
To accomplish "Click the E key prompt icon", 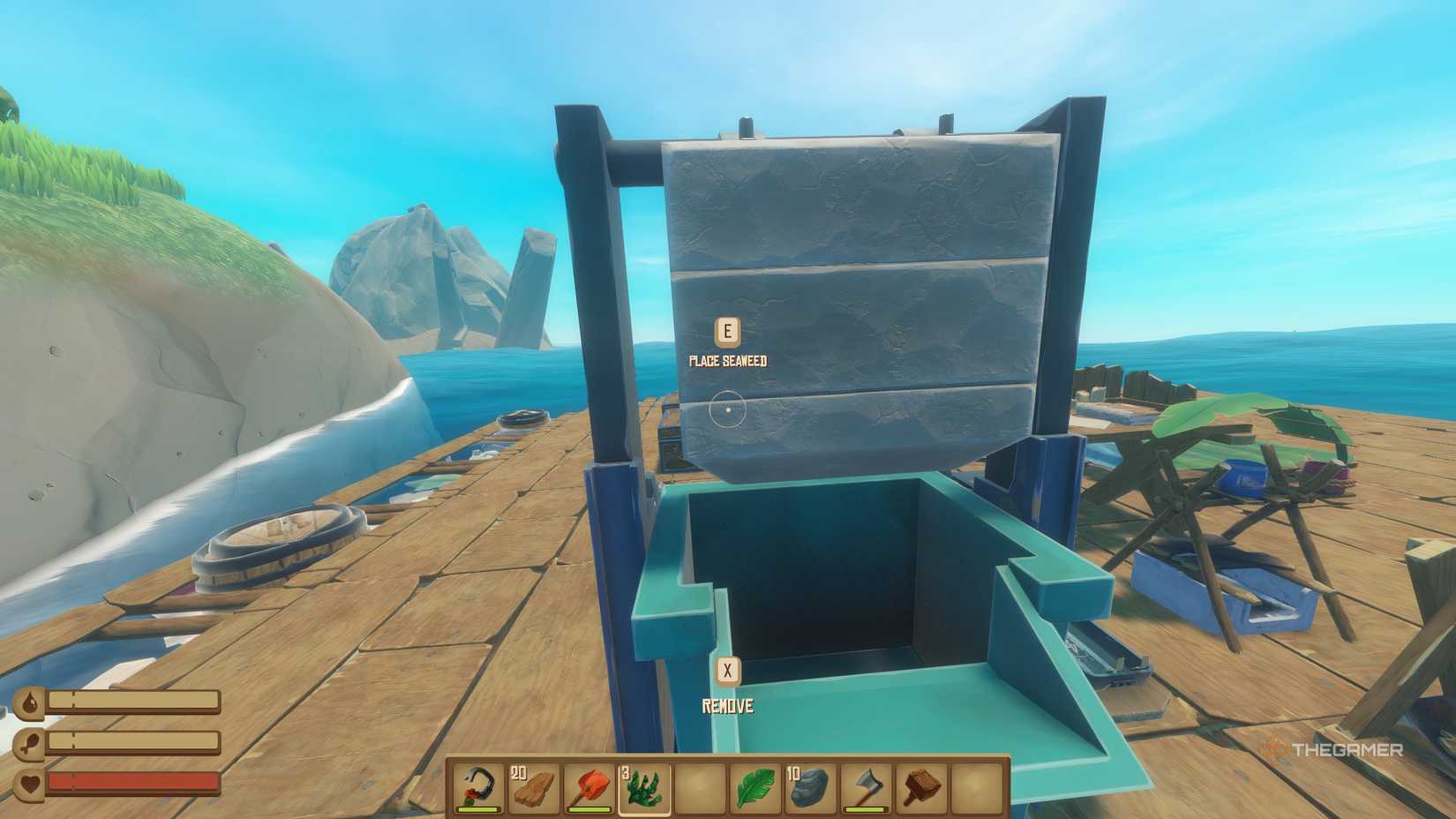I will coord(726,331).
